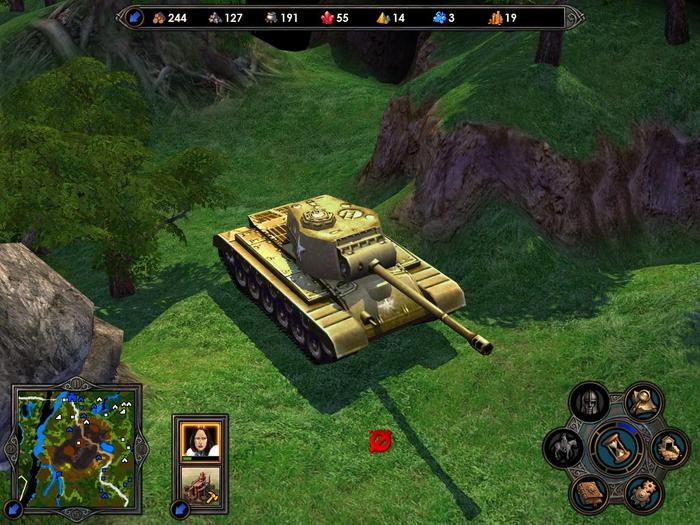The image size is (700, 525).
Task: Open the gold pile kingdom overview button
Action: pyautogui.click(x=668, y=447)
